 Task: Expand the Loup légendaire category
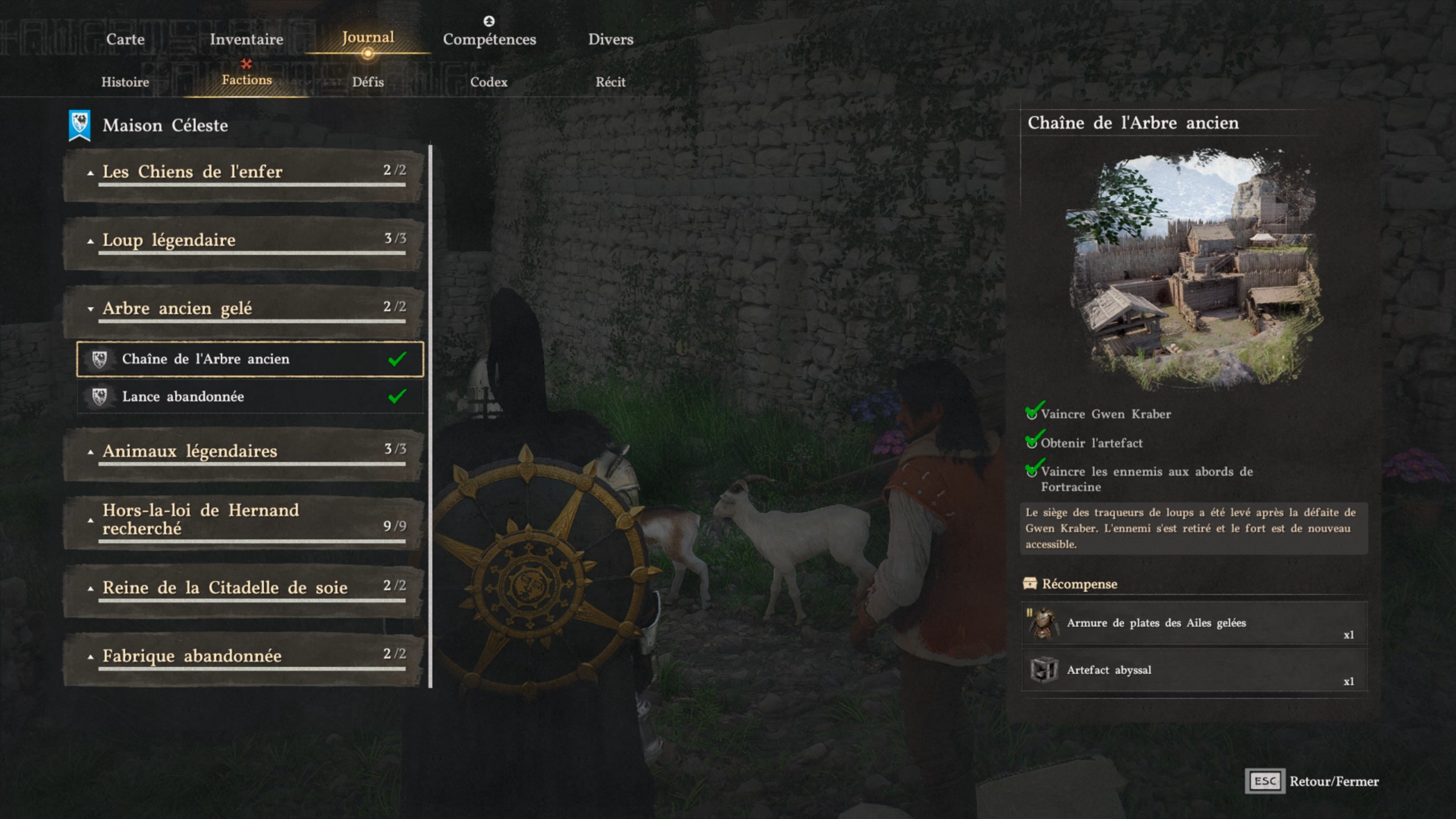tap(245, 241)
